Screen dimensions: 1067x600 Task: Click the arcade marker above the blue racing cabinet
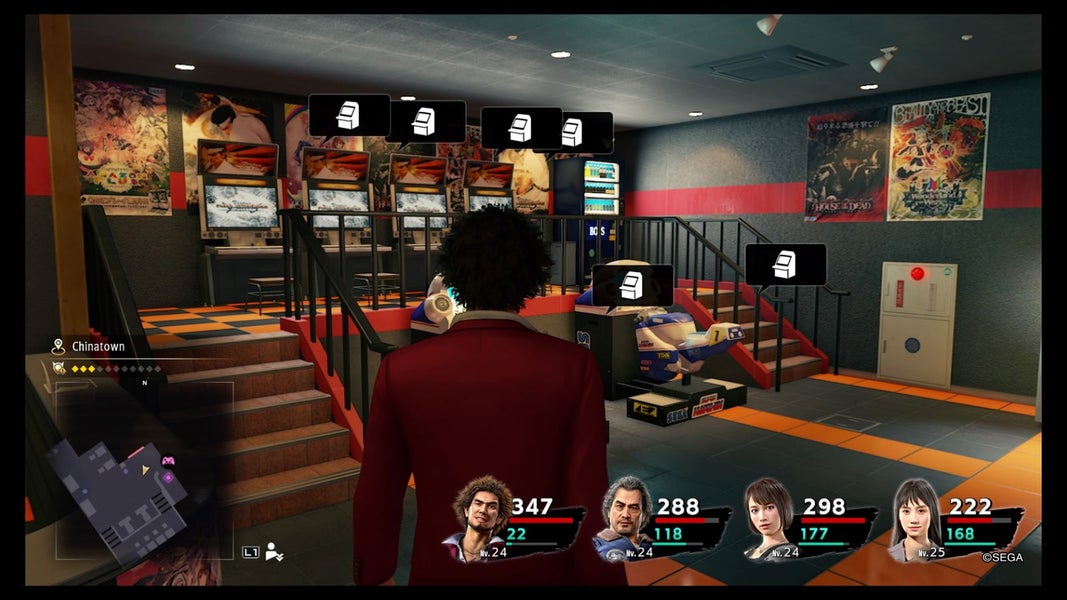pos(632,285)
